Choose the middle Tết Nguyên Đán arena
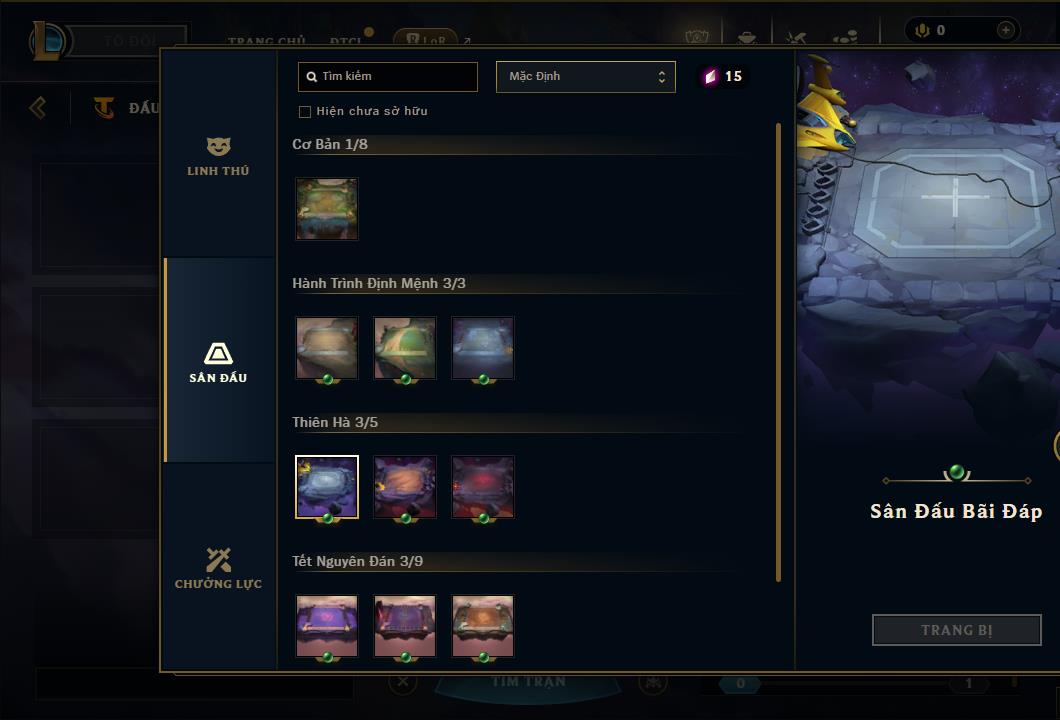This screenshot has height=720, width=1060. [x=405, y=626]
